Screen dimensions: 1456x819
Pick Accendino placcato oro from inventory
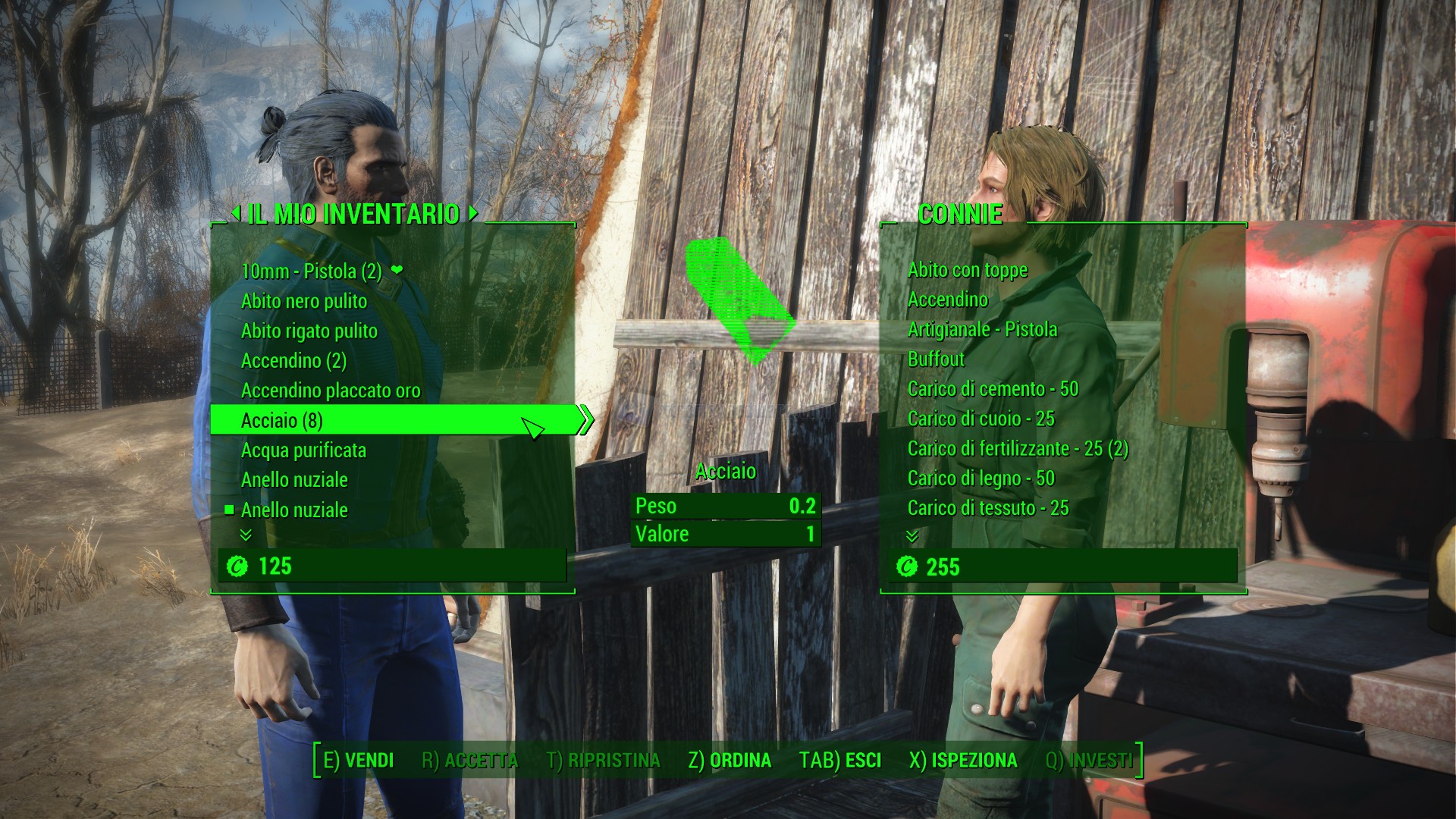click(x=330, y=391)
